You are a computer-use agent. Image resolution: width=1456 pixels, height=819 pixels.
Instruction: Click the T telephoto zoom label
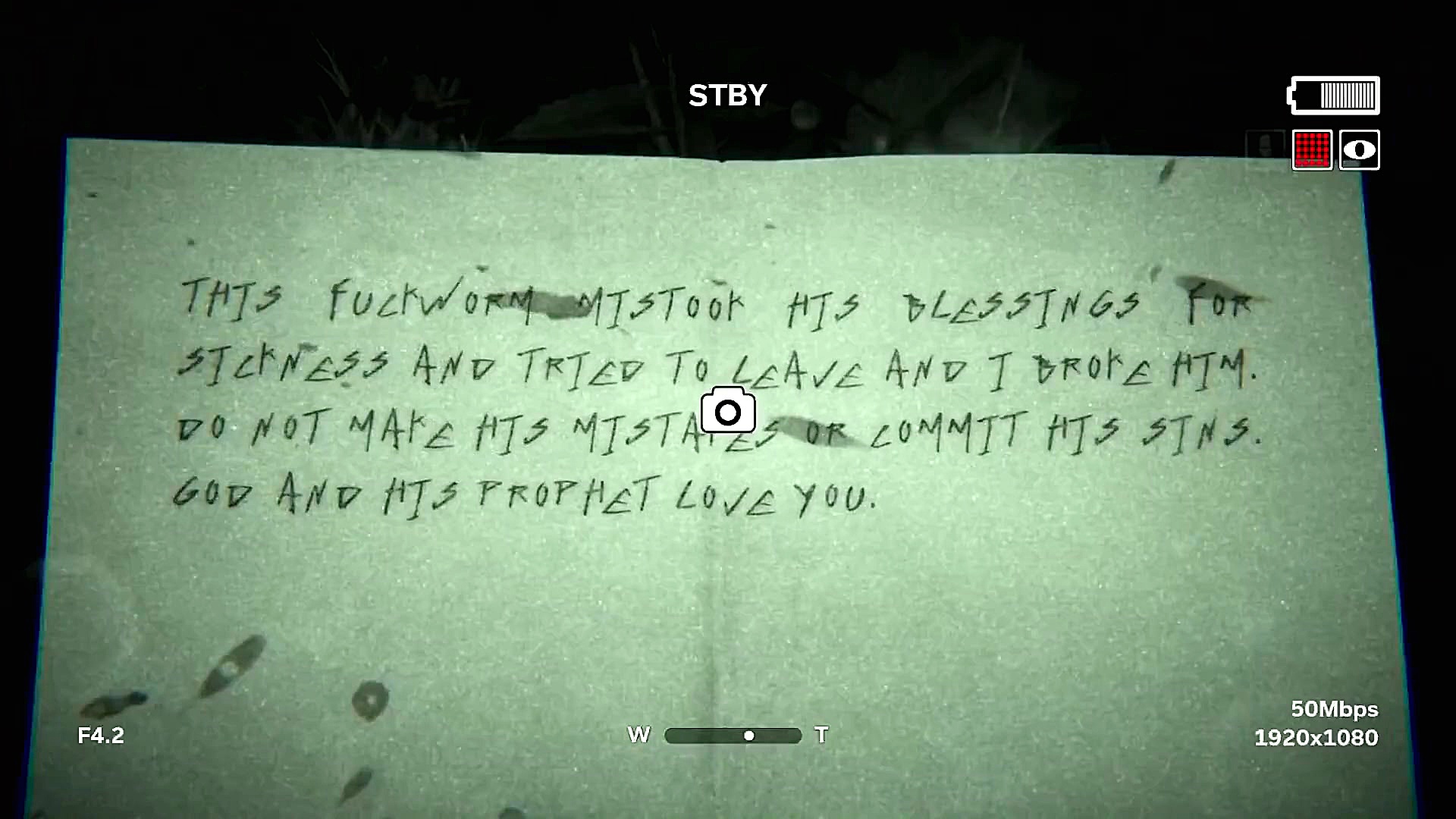click(x=821, y=734)
